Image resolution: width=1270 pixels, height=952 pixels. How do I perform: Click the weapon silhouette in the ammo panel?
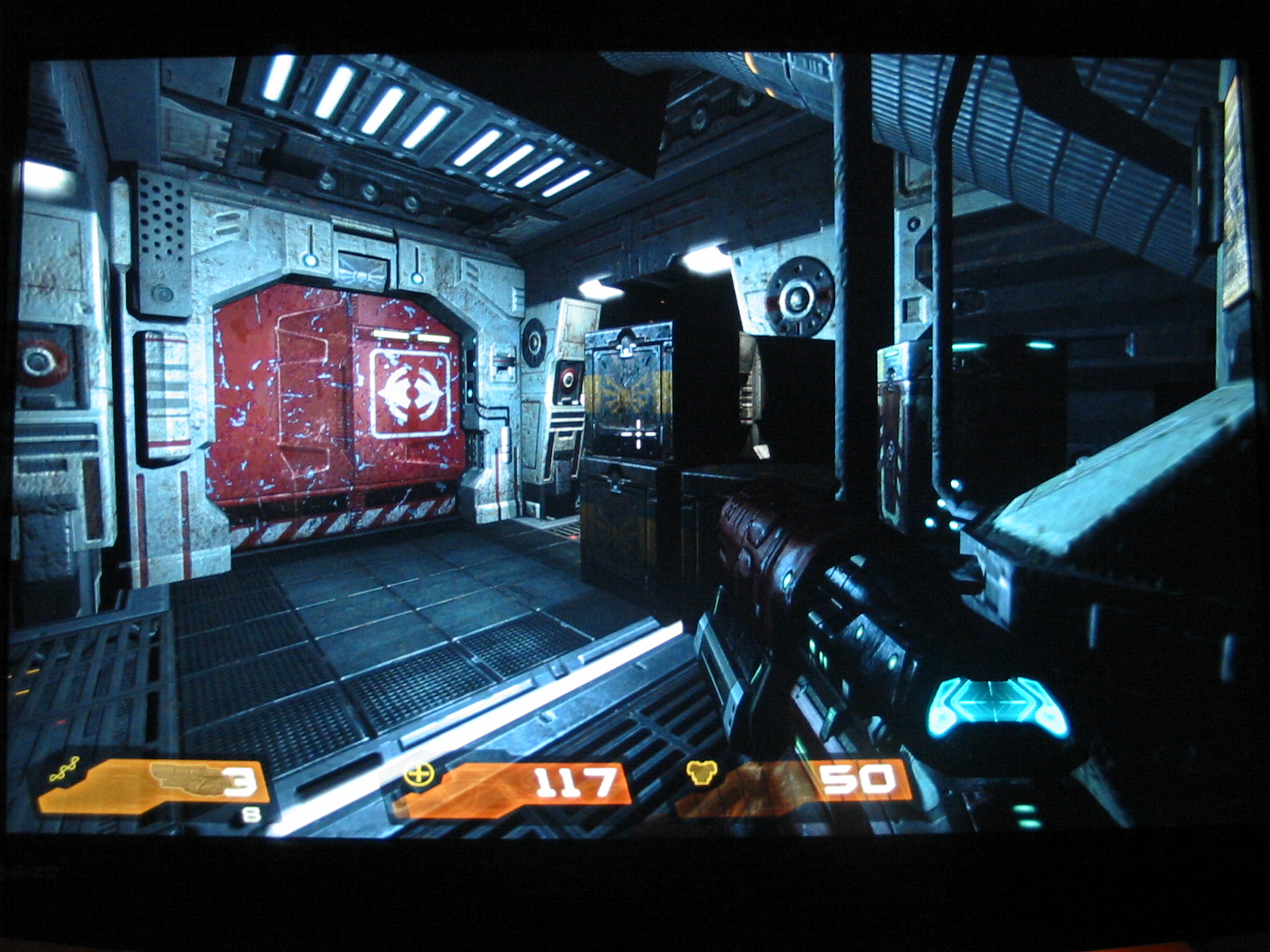(183, 779)
